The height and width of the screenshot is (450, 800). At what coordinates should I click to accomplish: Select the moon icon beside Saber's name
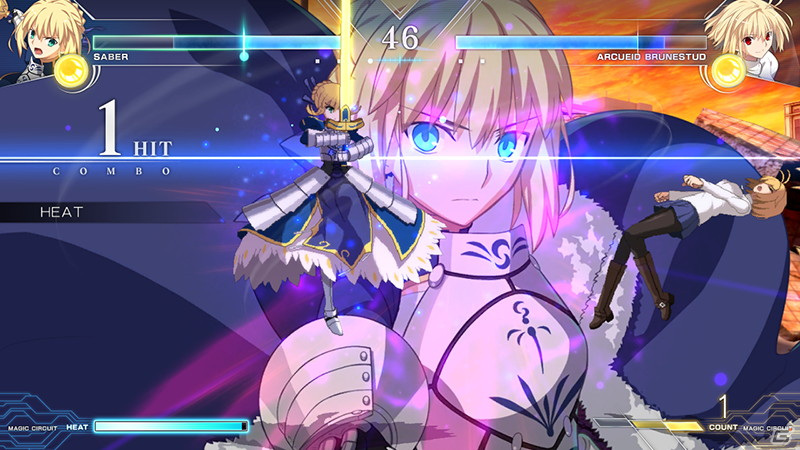point(71,70)
